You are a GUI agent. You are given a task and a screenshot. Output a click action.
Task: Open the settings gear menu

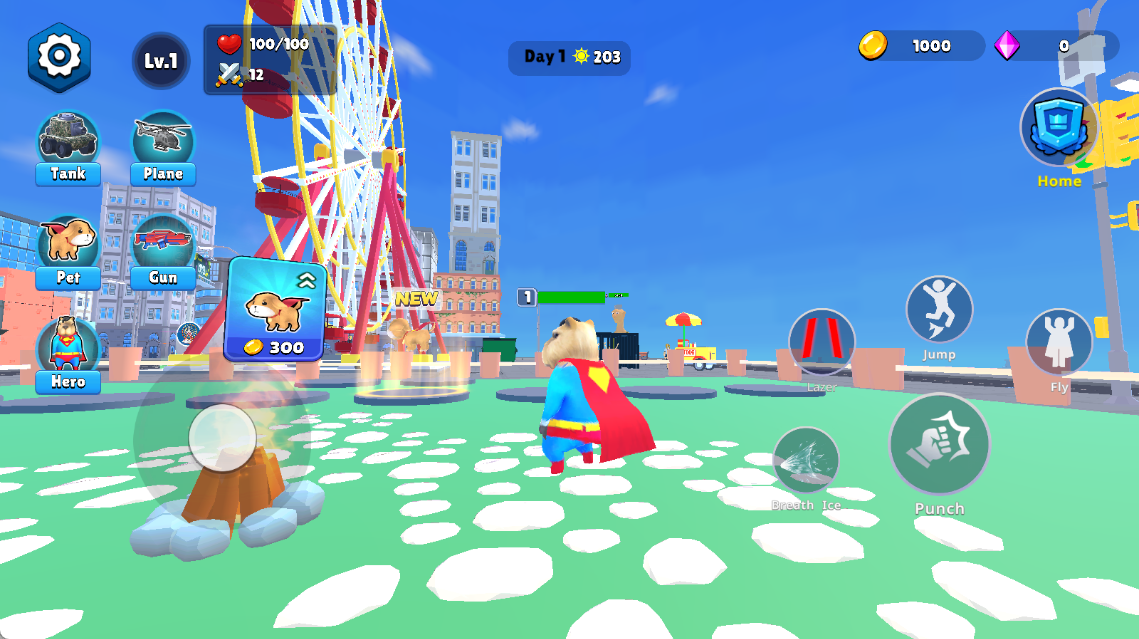[59, 57]
